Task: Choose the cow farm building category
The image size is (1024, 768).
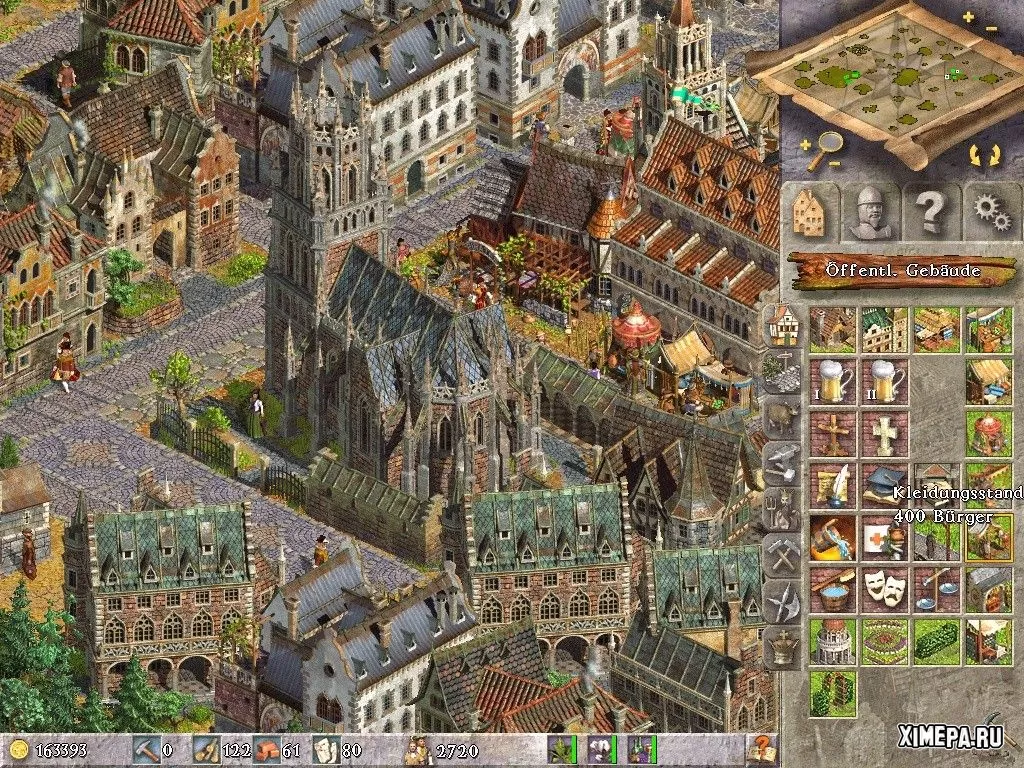Action: 781,417
